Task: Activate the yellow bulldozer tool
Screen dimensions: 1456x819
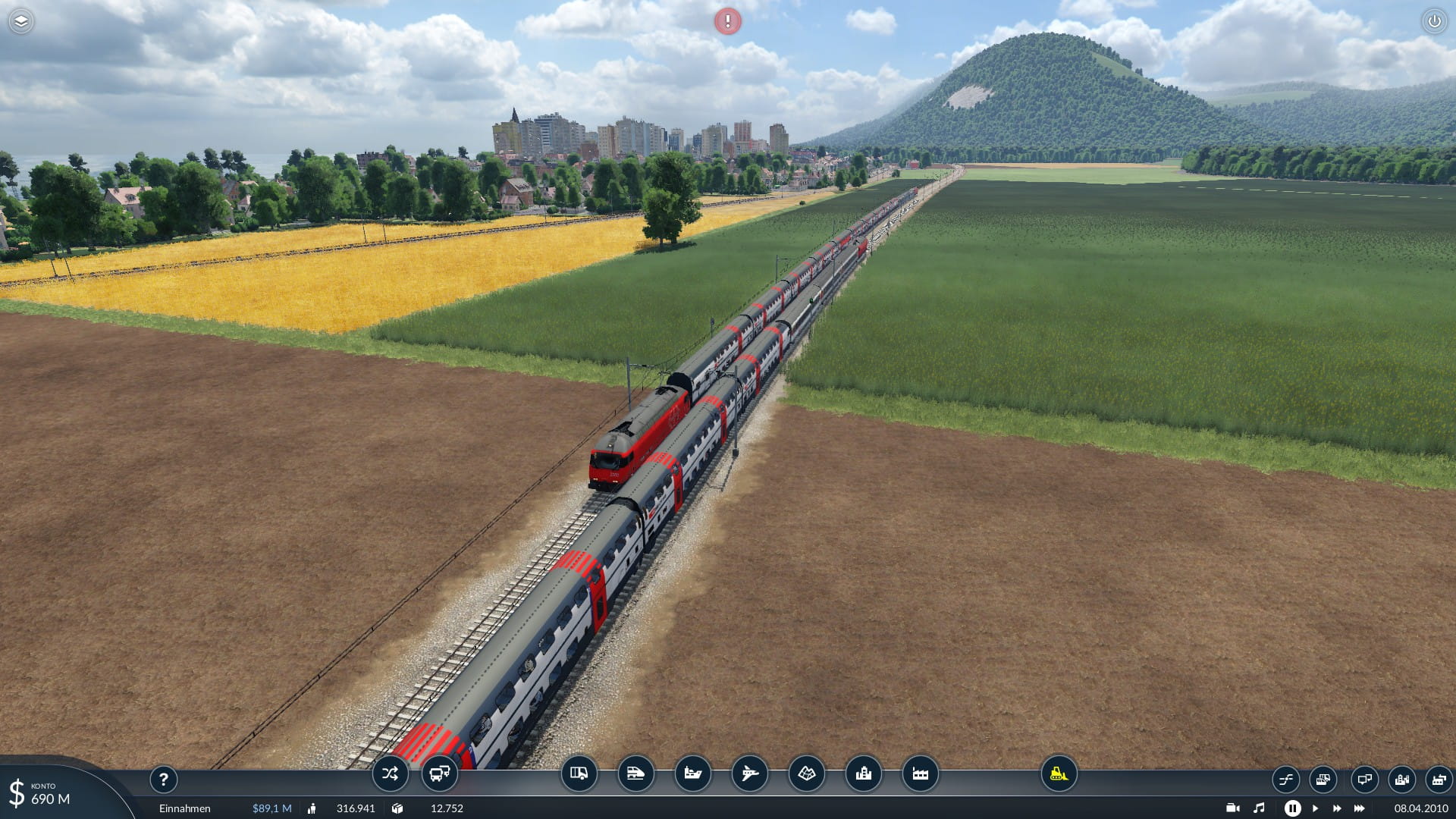Action: point(1059,773)
